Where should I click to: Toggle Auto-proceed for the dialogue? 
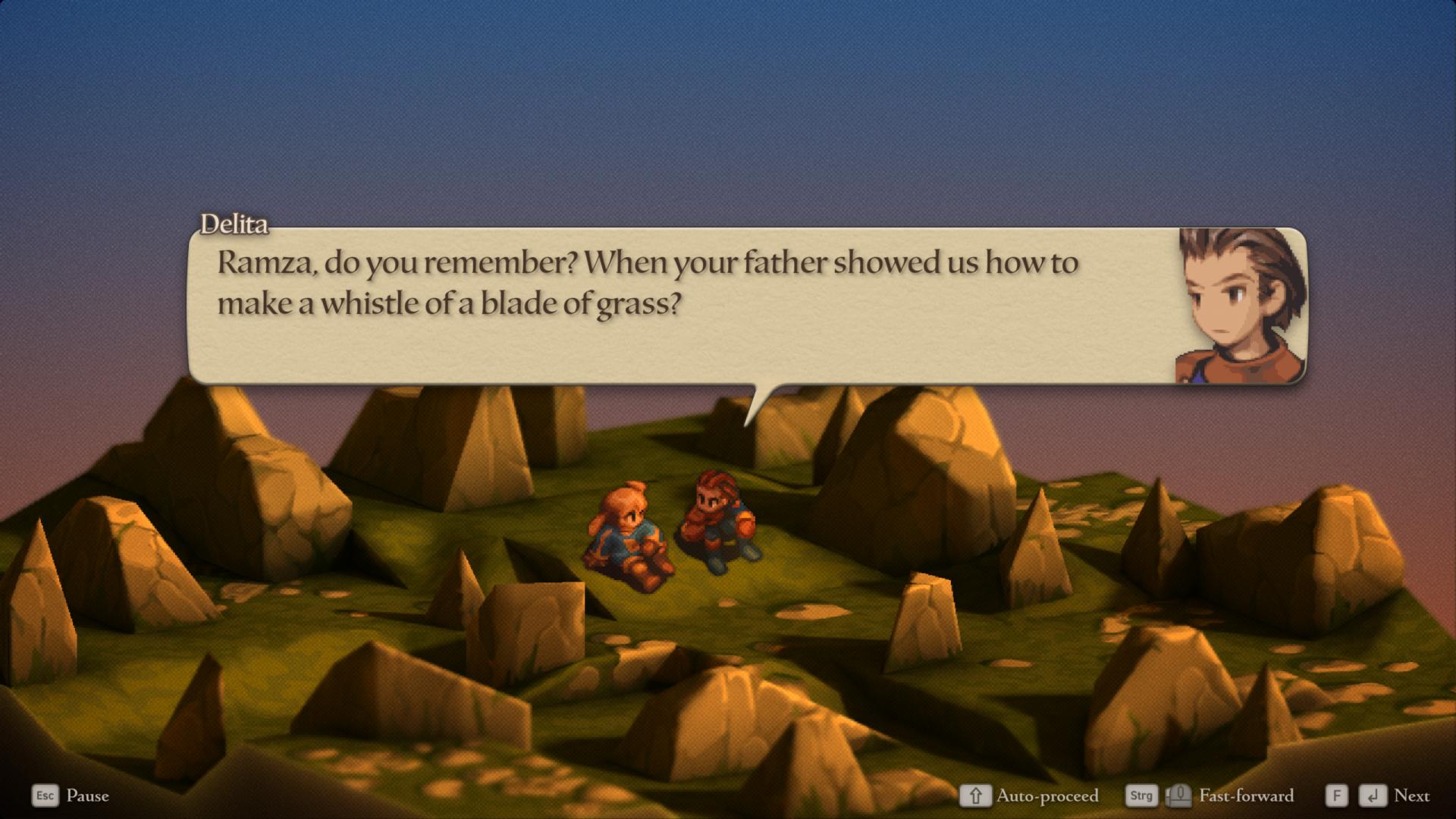pyautogui.click(x=1046, y=795)
